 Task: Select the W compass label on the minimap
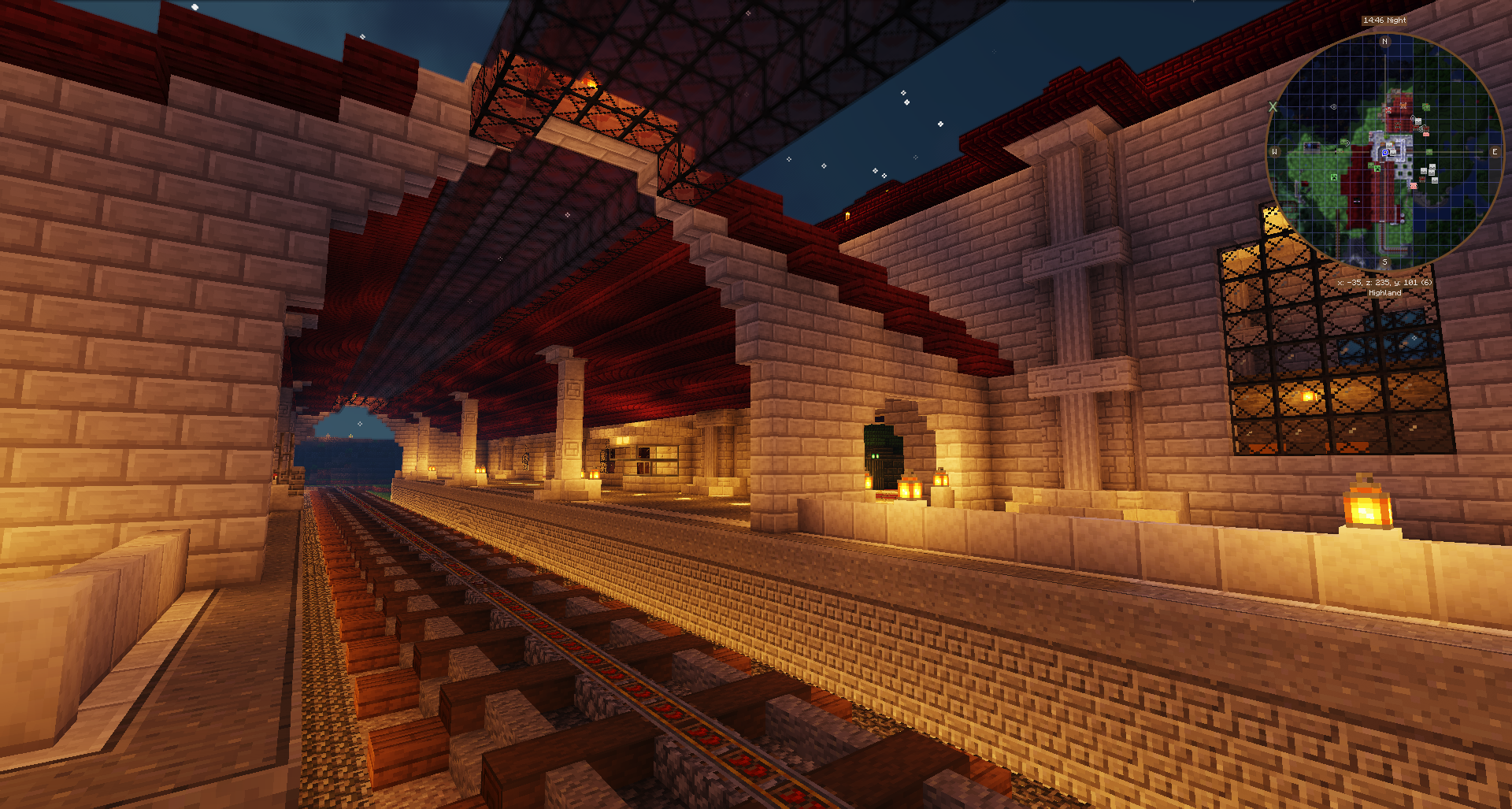point(1274,152)
